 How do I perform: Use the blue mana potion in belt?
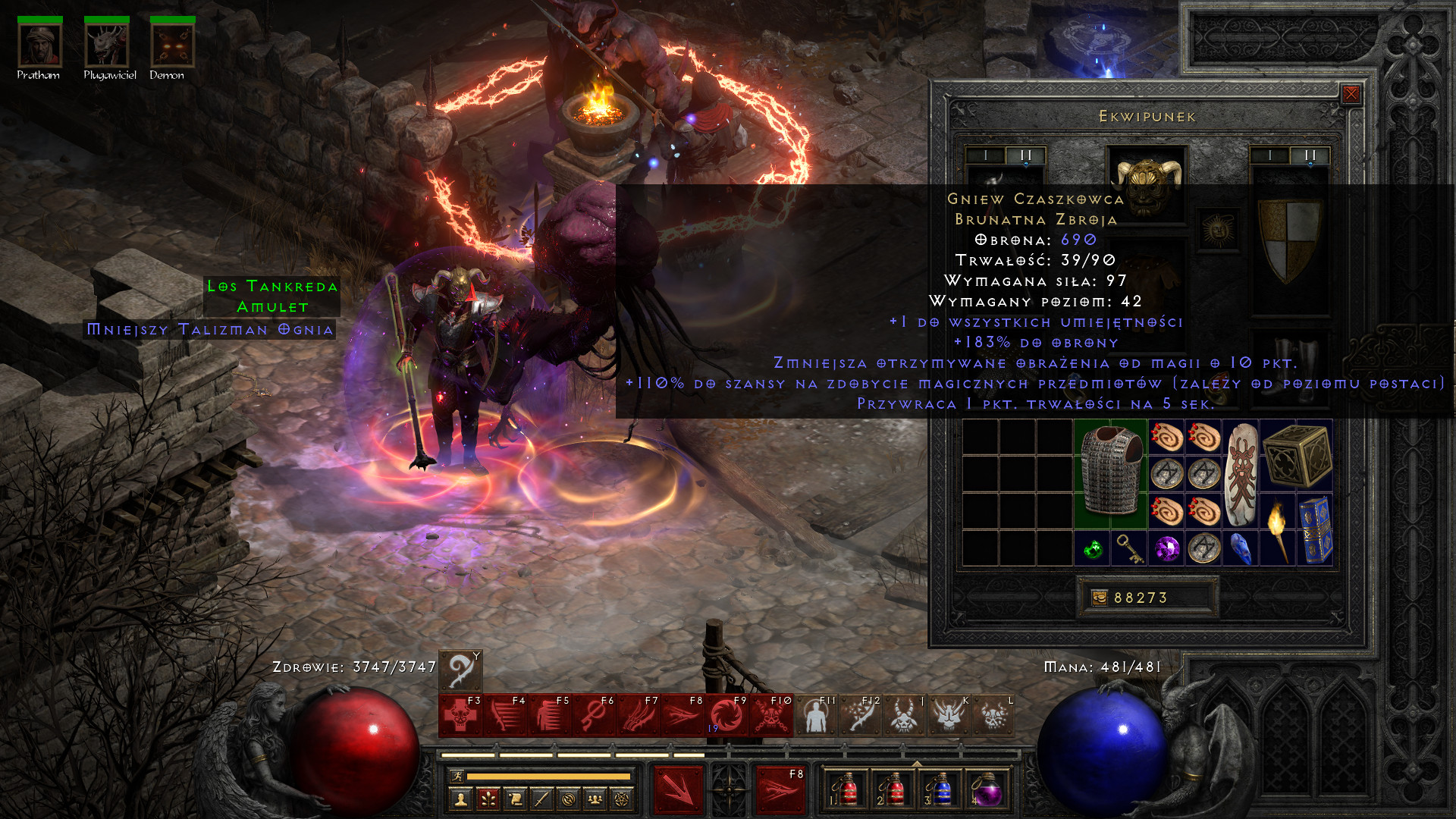click(940, 789)
